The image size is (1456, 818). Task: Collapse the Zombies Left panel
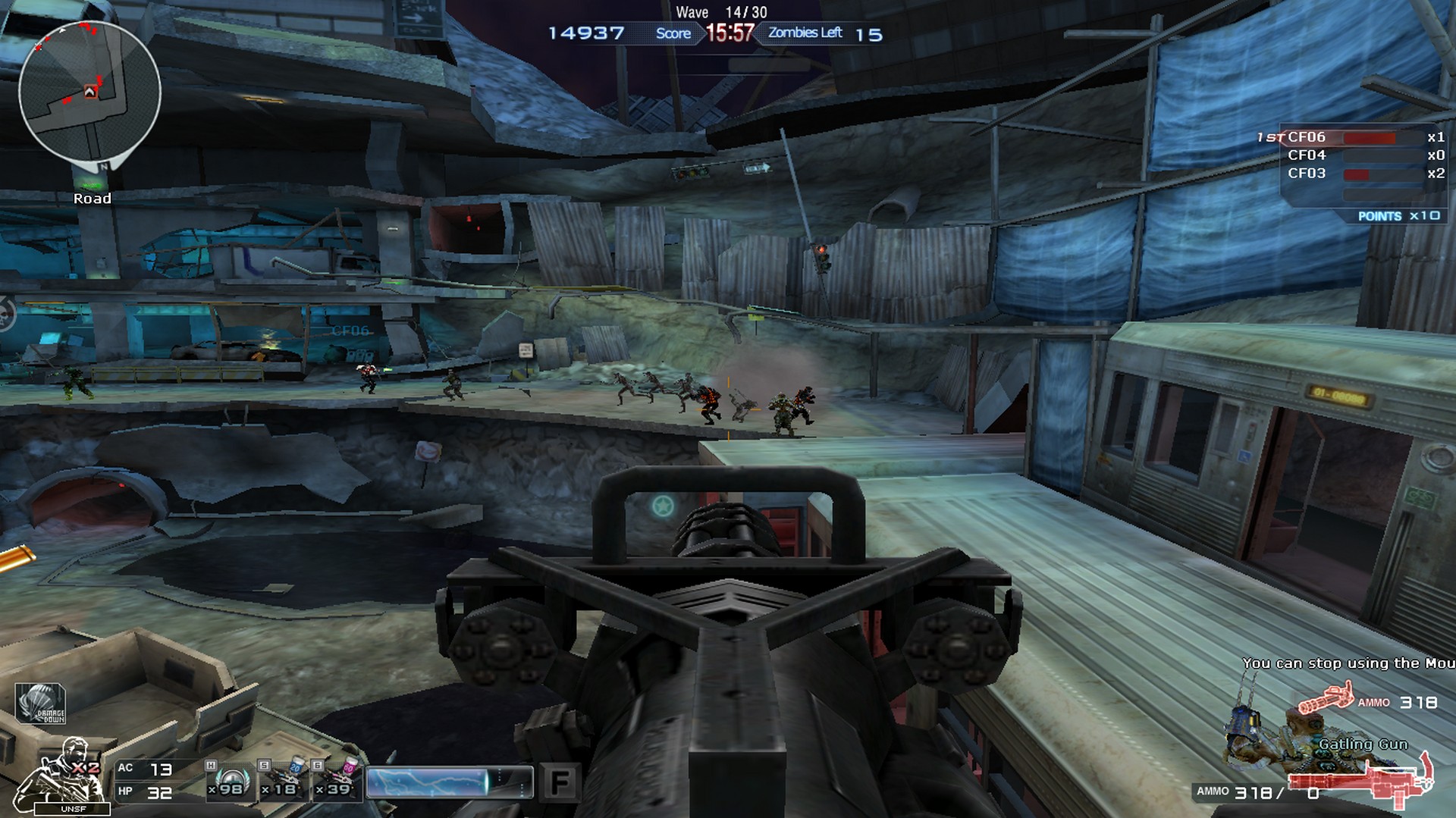[805, 33]
